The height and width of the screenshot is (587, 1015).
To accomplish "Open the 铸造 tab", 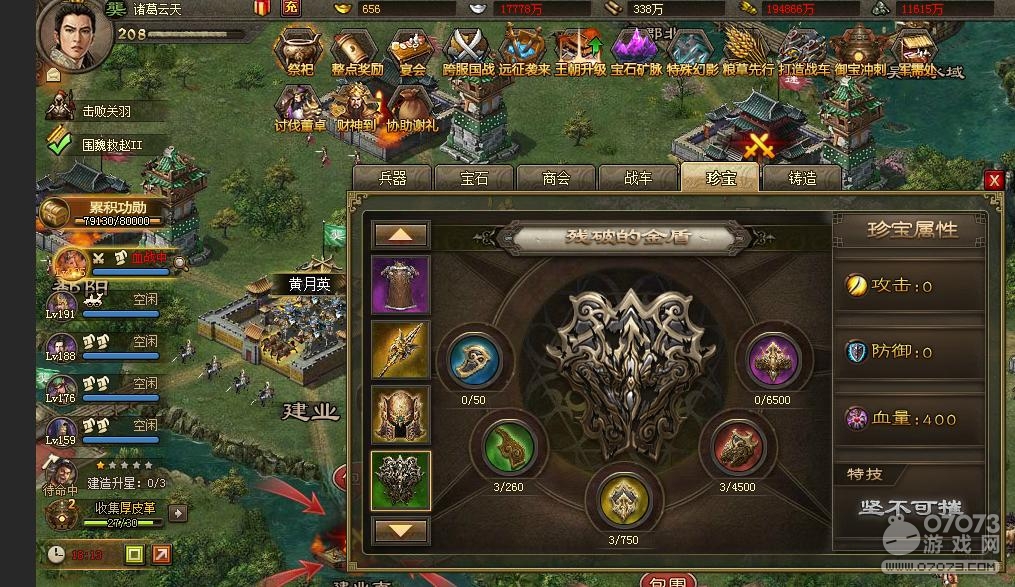I will (802, 178).
